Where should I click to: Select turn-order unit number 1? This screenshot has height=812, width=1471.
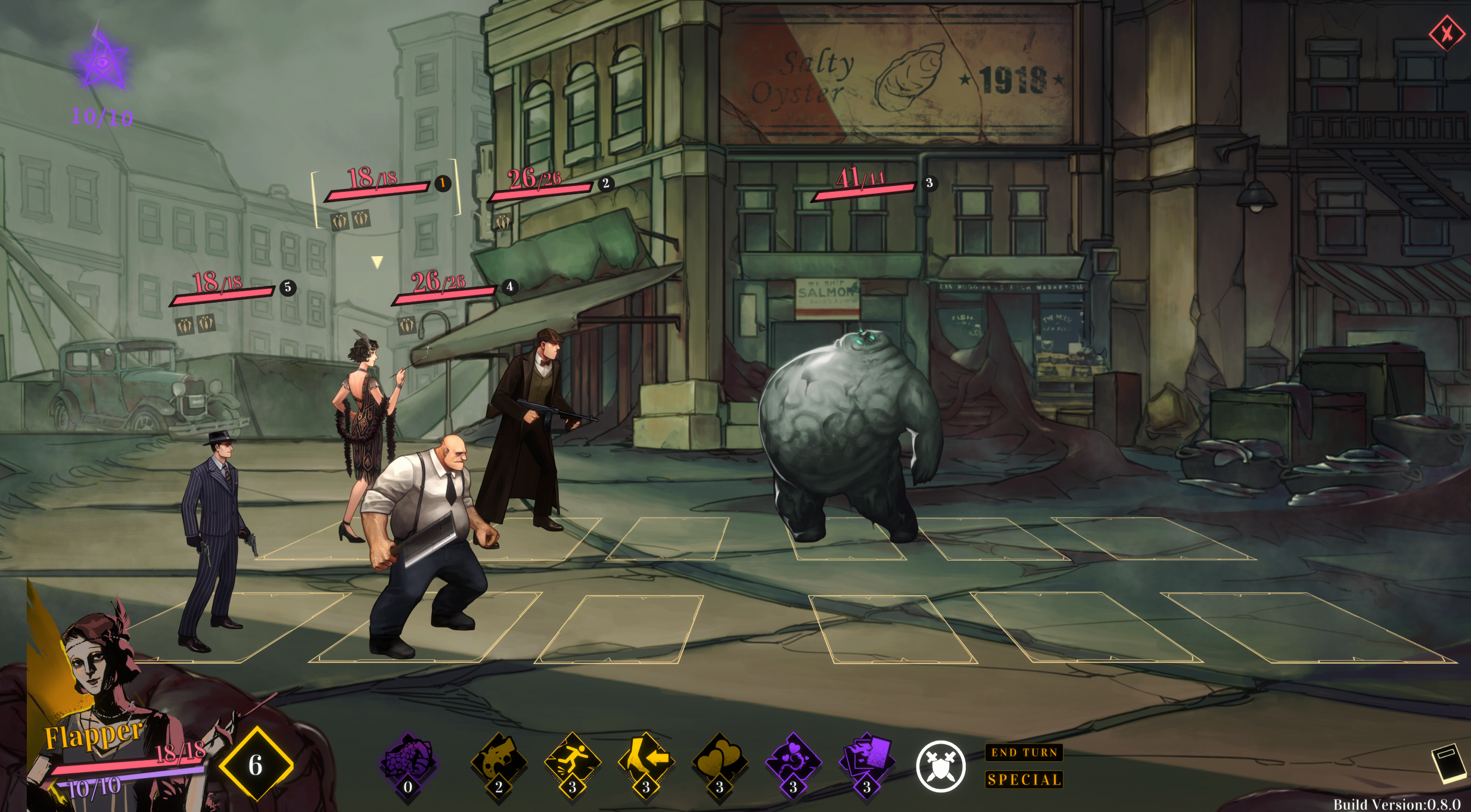coord(442,183)
